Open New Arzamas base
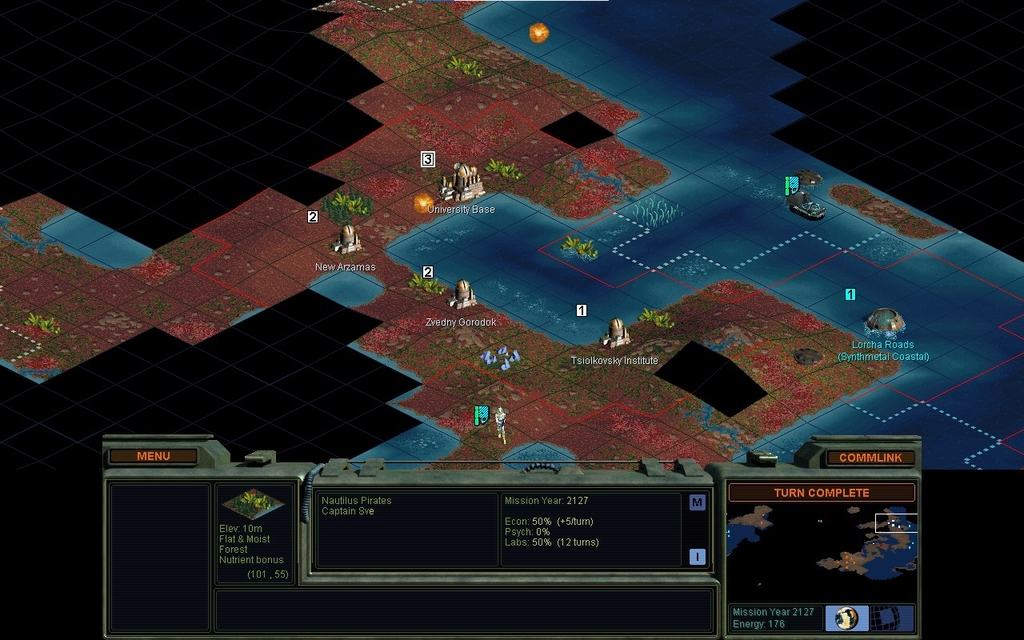The image size is (1024, 640). click(346, 240)
